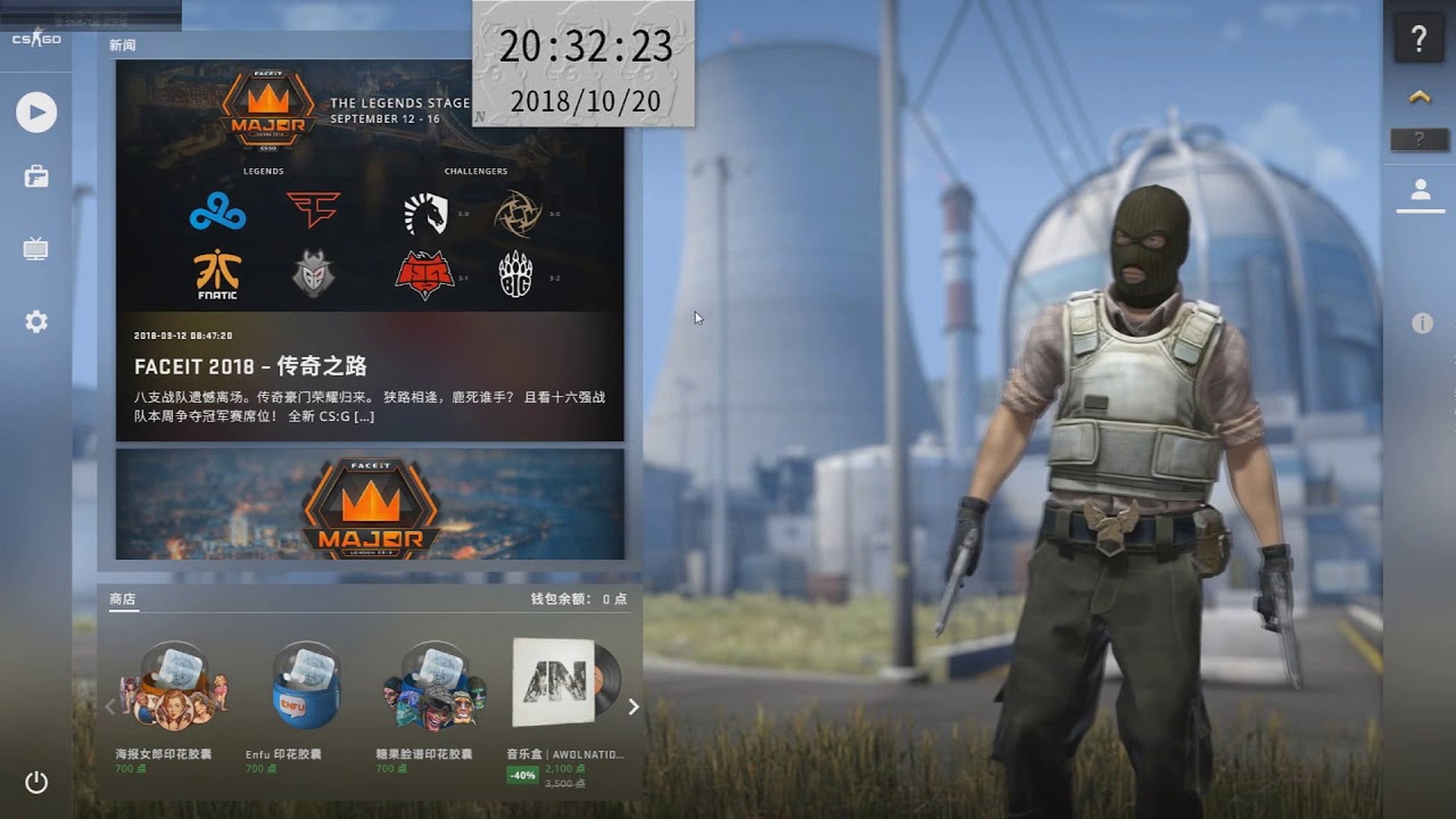Open the inventory briefcase icon

tap(36, 177)
